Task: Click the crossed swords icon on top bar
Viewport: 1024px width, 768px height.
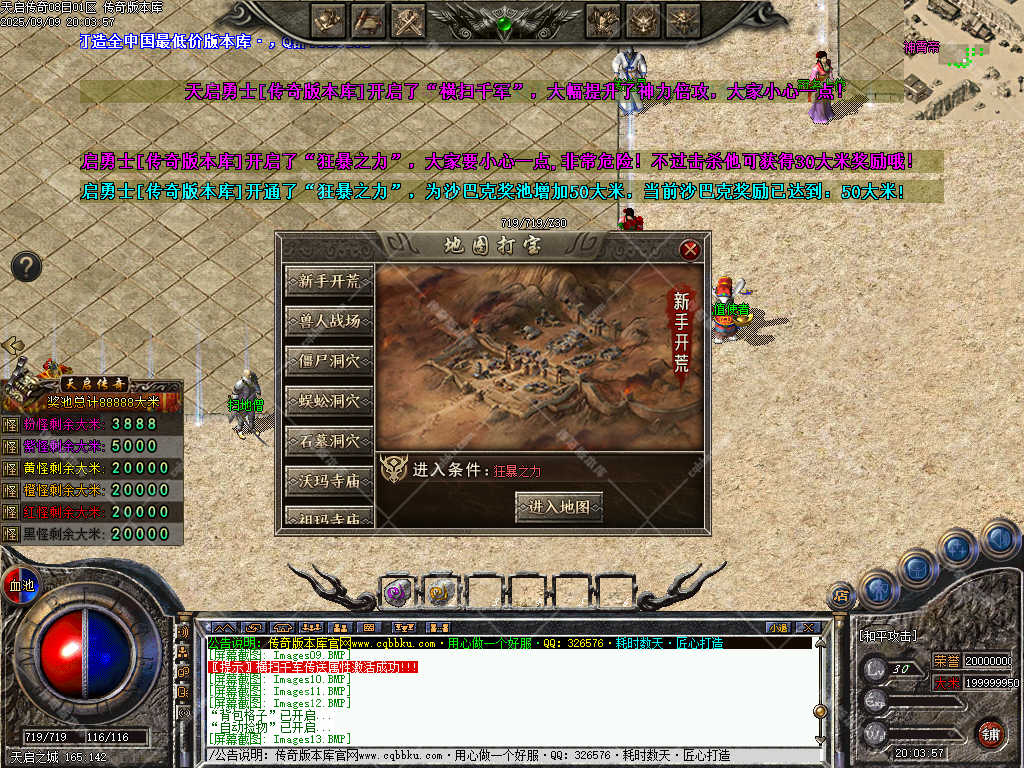Action: [x=409, y=20]
